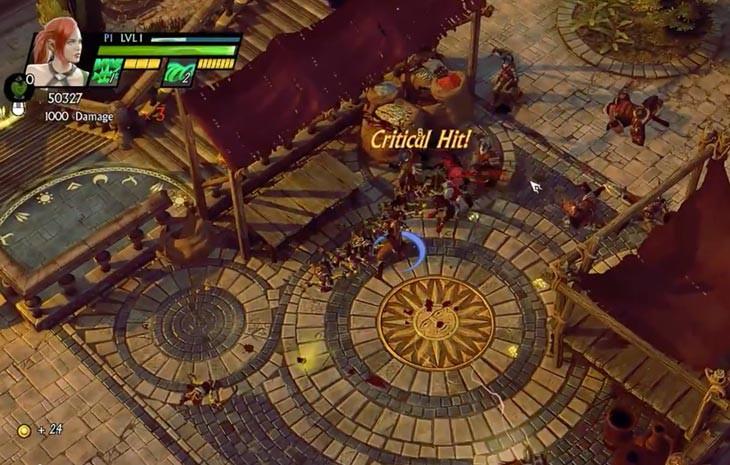Trigger the green swirl ability numbered 2
This screenshot has width=730, height=465.
(x=179, y=73)
